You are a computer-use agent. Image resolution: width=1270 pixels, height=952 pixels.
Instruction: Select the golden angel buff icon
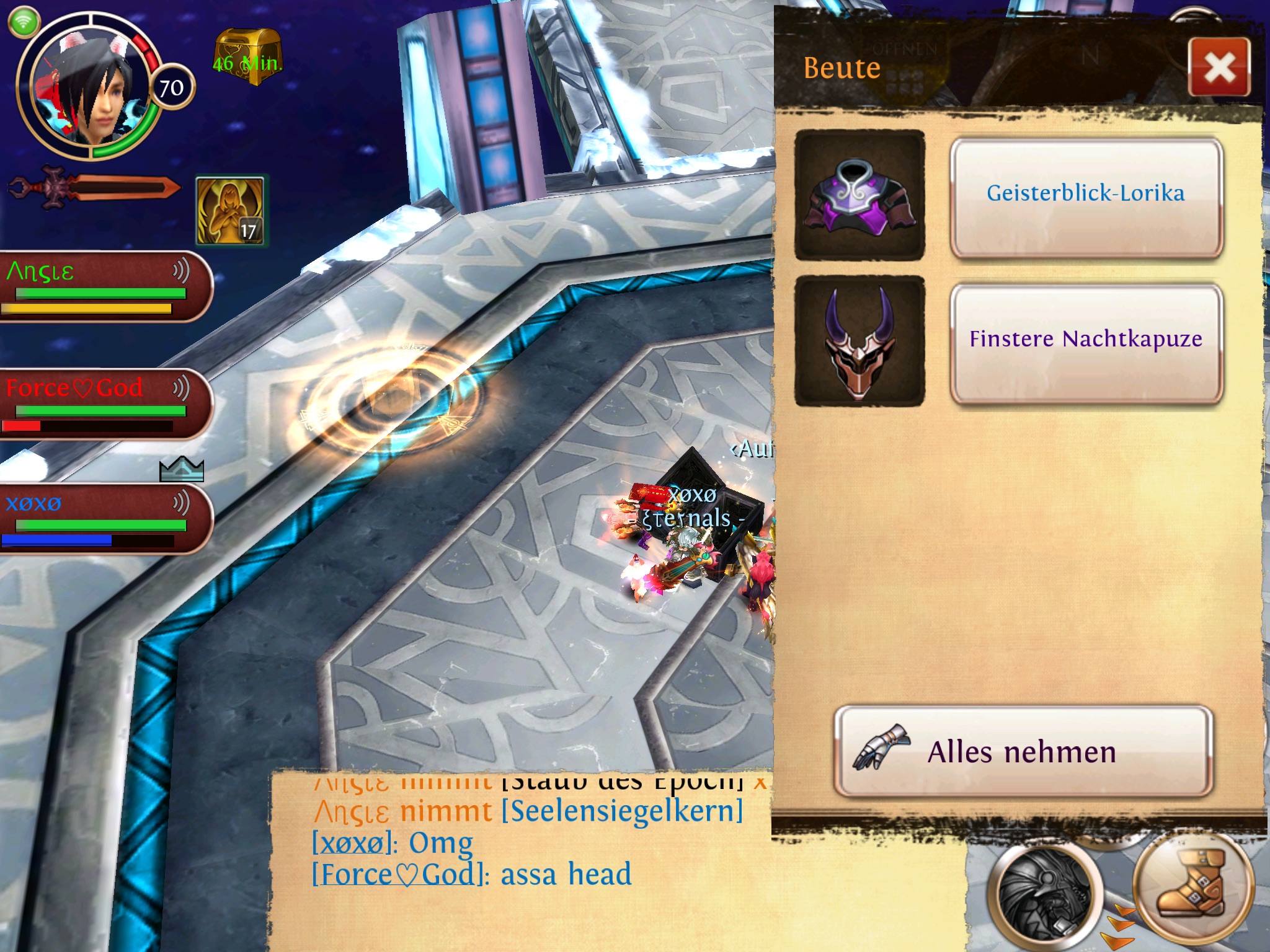coord(230,211)
